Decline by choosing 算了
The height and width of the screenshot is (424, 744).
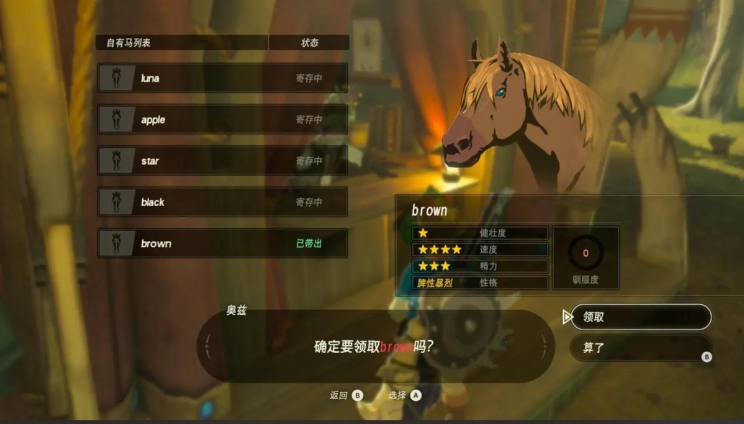point(638,348)
